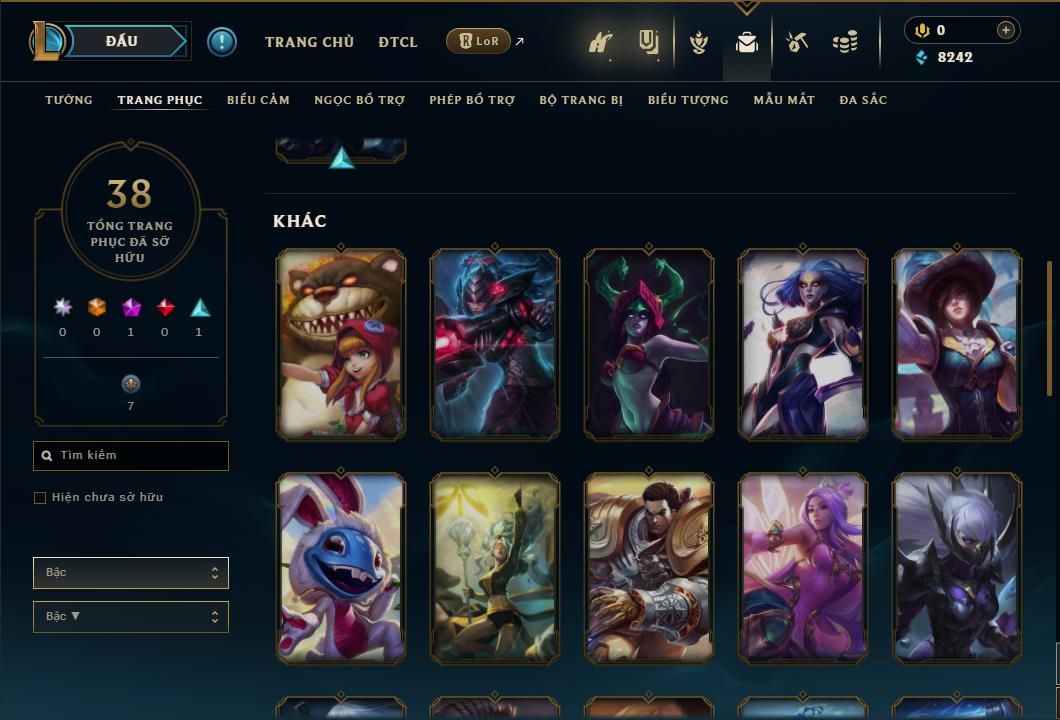
Task: Open the BIỂU CẢM tab
Action: (x=258, y=100)
